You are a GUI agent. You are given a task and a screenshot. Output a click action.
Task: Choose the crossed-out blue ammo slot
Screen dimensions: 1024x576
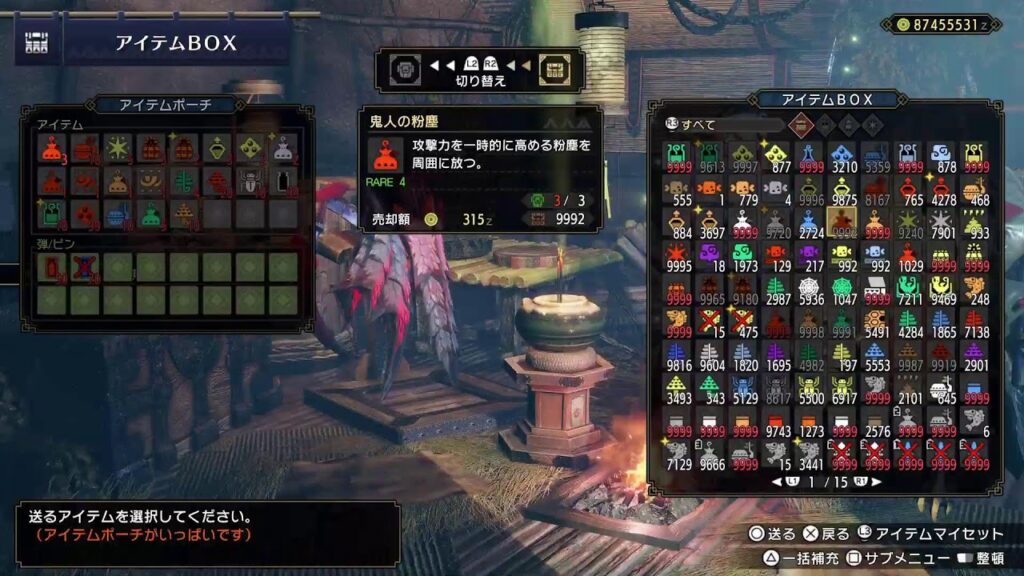click(85, 266)
